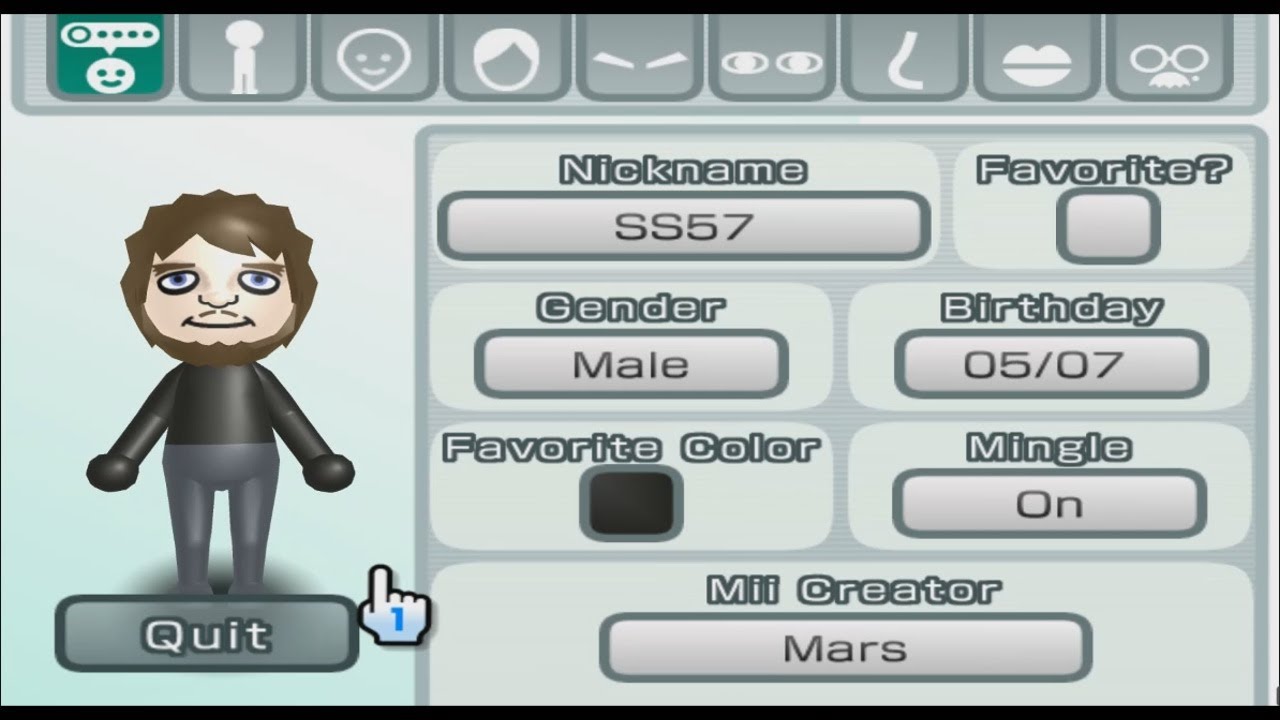Select the hairstyle editor icon

(x=506, y=55)
